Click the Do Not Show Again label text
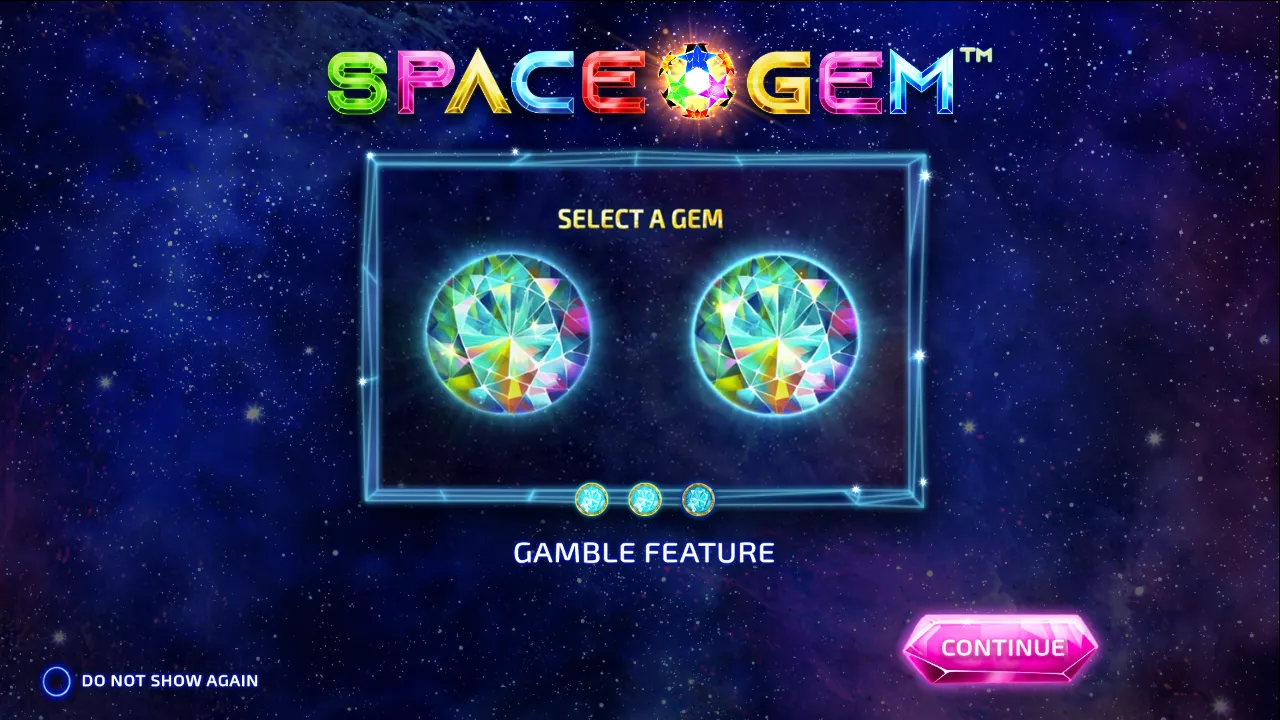Viewport: 1280px width, 720px height. click(x=168, y=680)
